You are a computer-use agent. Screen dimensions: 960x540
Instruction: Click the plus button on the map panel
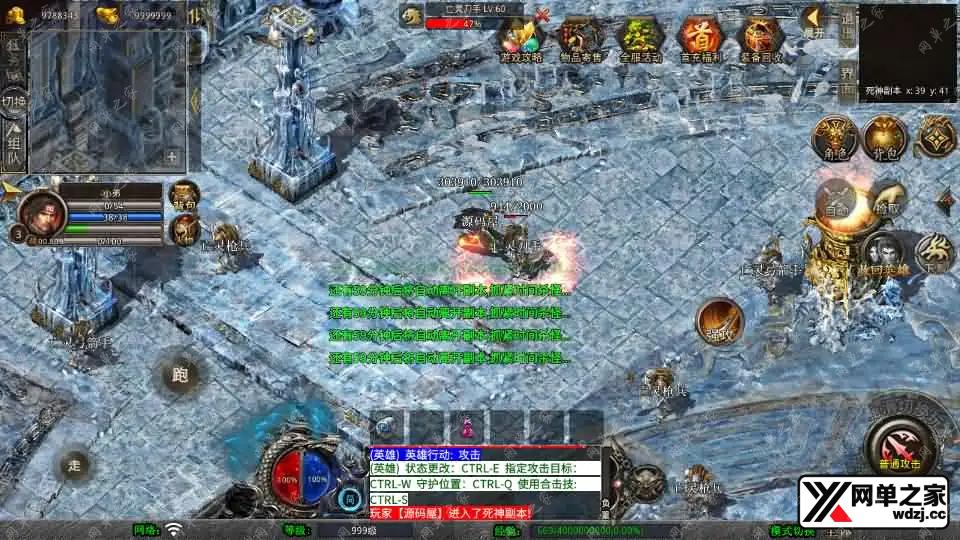point(172,156)
